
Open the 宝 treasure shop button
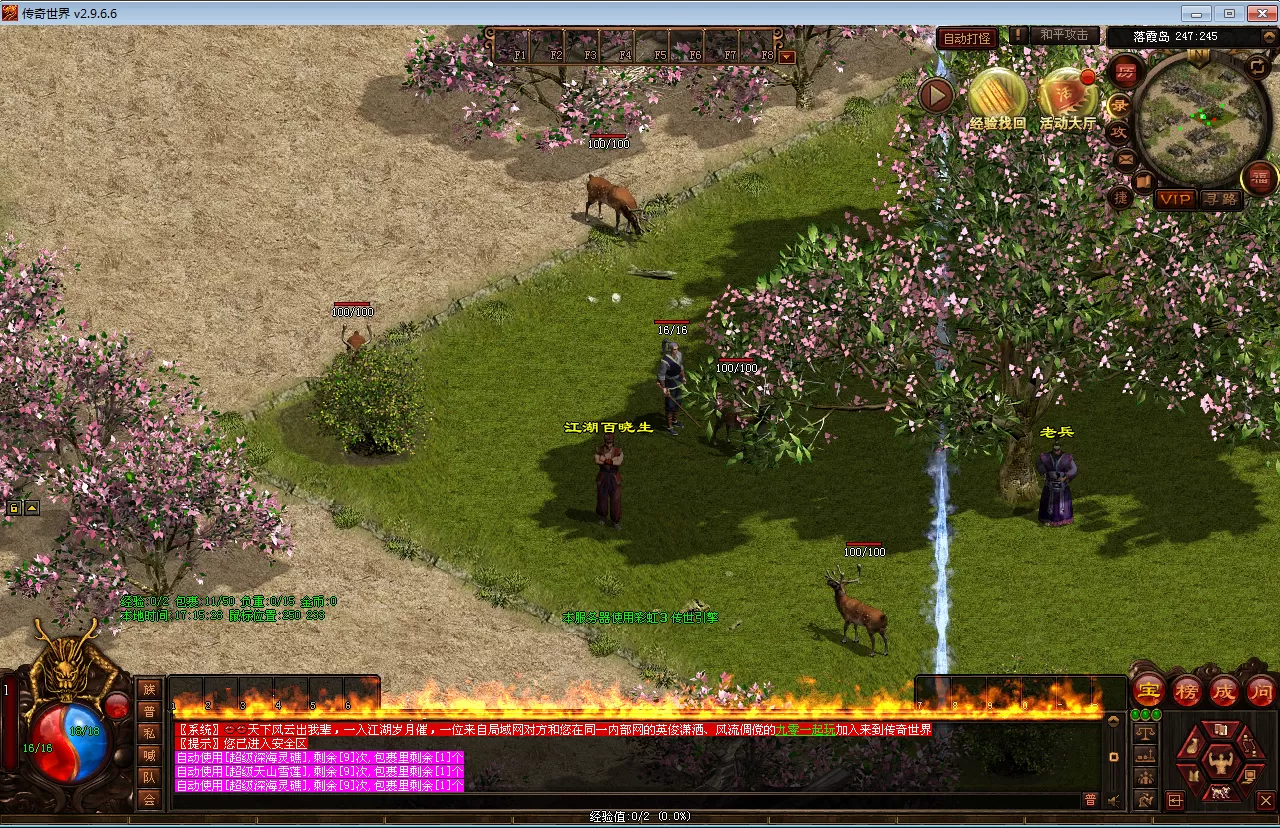(x=1149, y=690)
